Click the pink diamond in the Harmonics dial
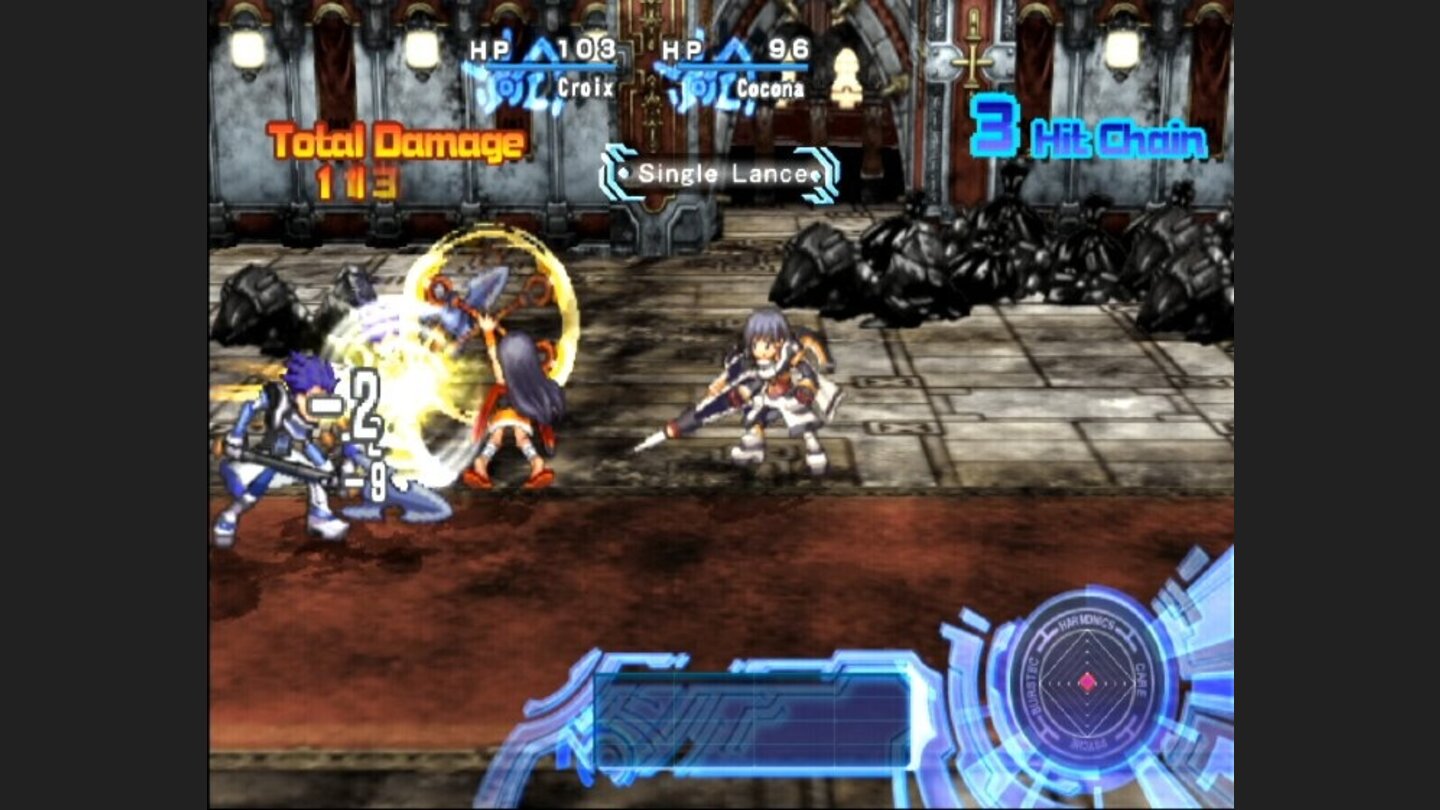 1088,684
